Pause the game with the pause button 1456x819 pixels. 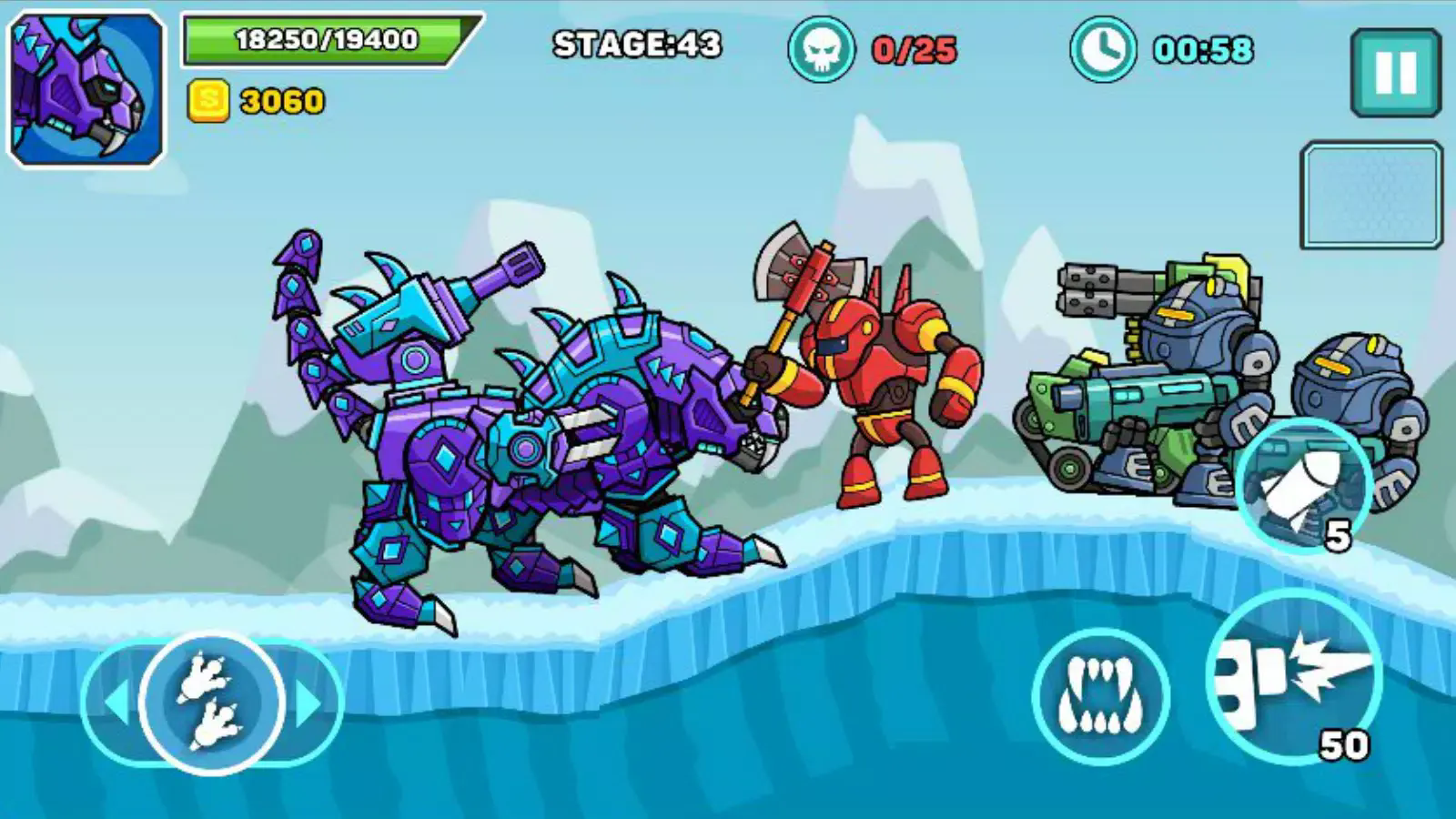click(1396, 72)
